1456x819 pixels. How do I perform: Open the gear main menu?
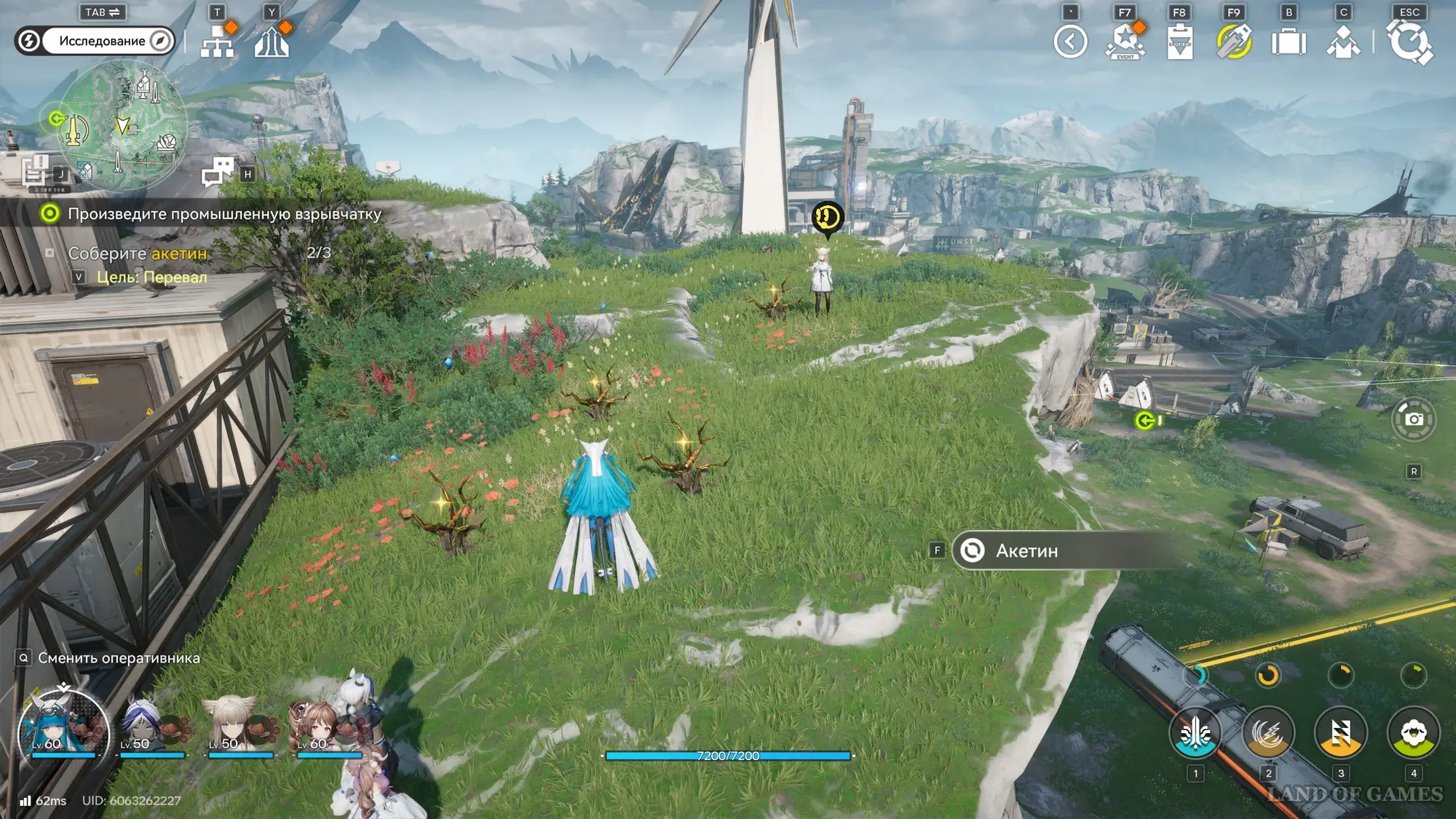point(1409,41)
